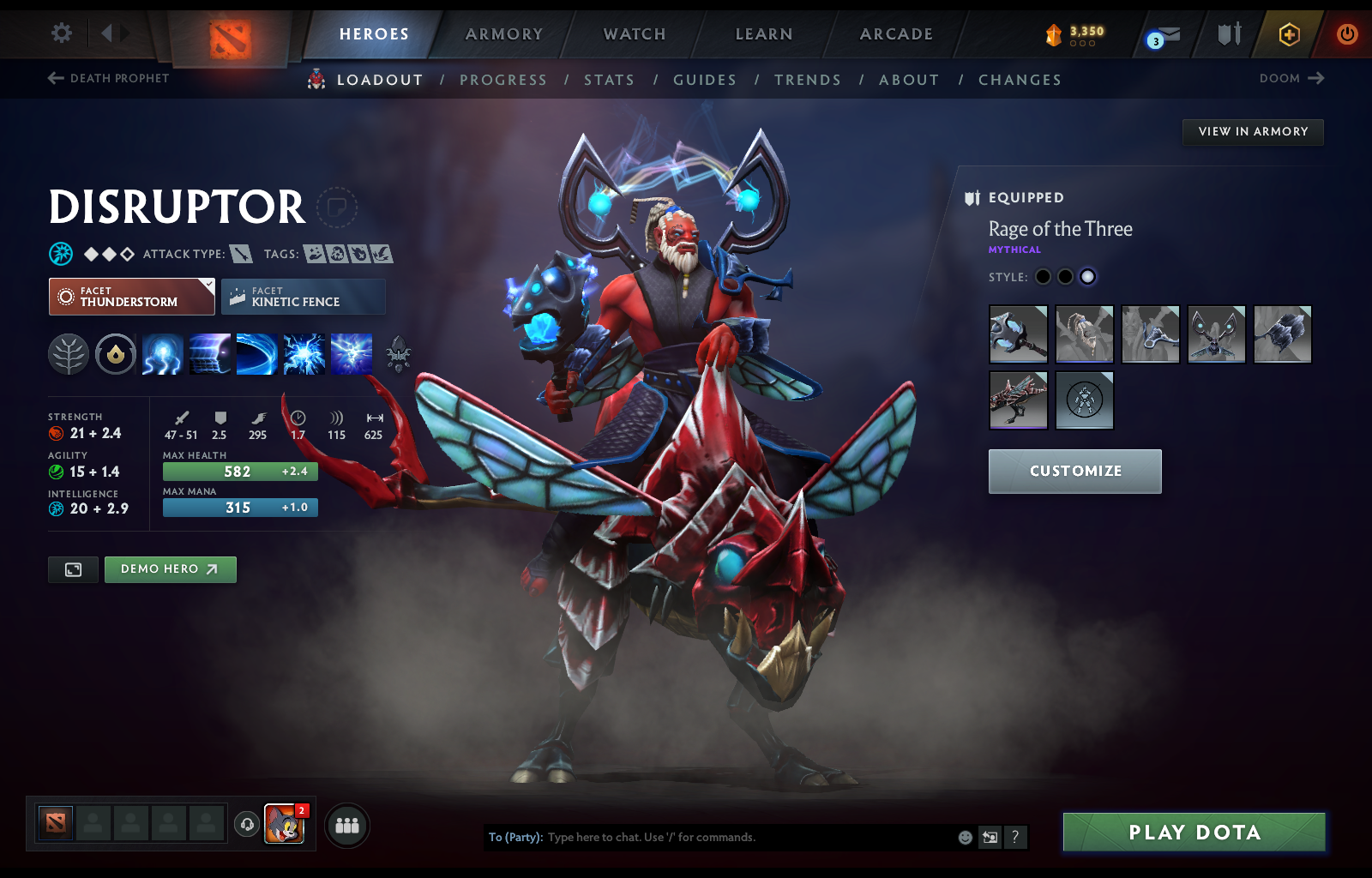Click the settings gear icon
This screenshot has width=1372, height=878.
(60, 32)
